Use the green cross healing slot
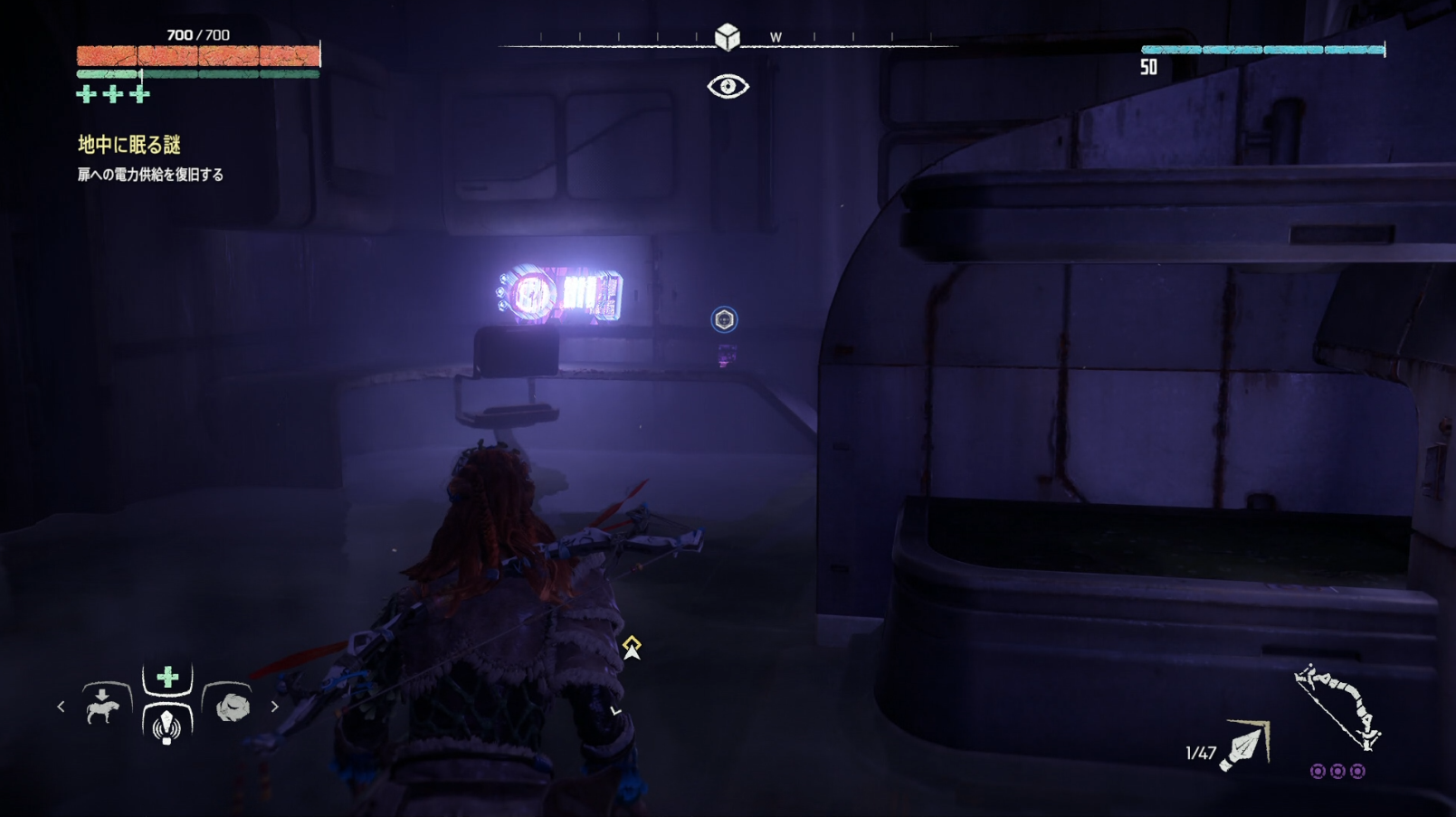Screen dimensions: 1456x817 tap(167, 678)
